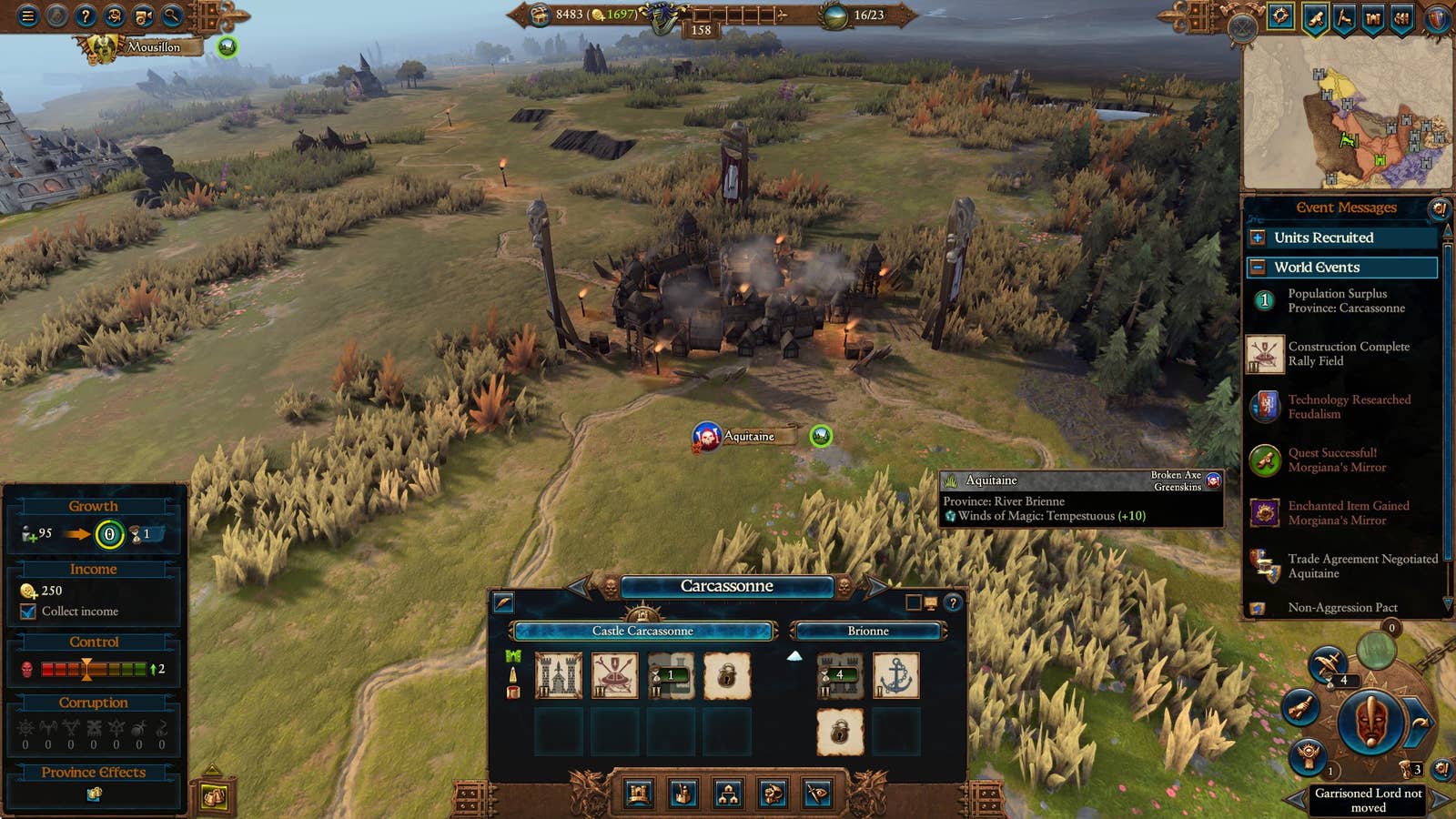End the turn with the helmet button
The height and width of the screenshot is (819, 1456).
point(1372,723)
